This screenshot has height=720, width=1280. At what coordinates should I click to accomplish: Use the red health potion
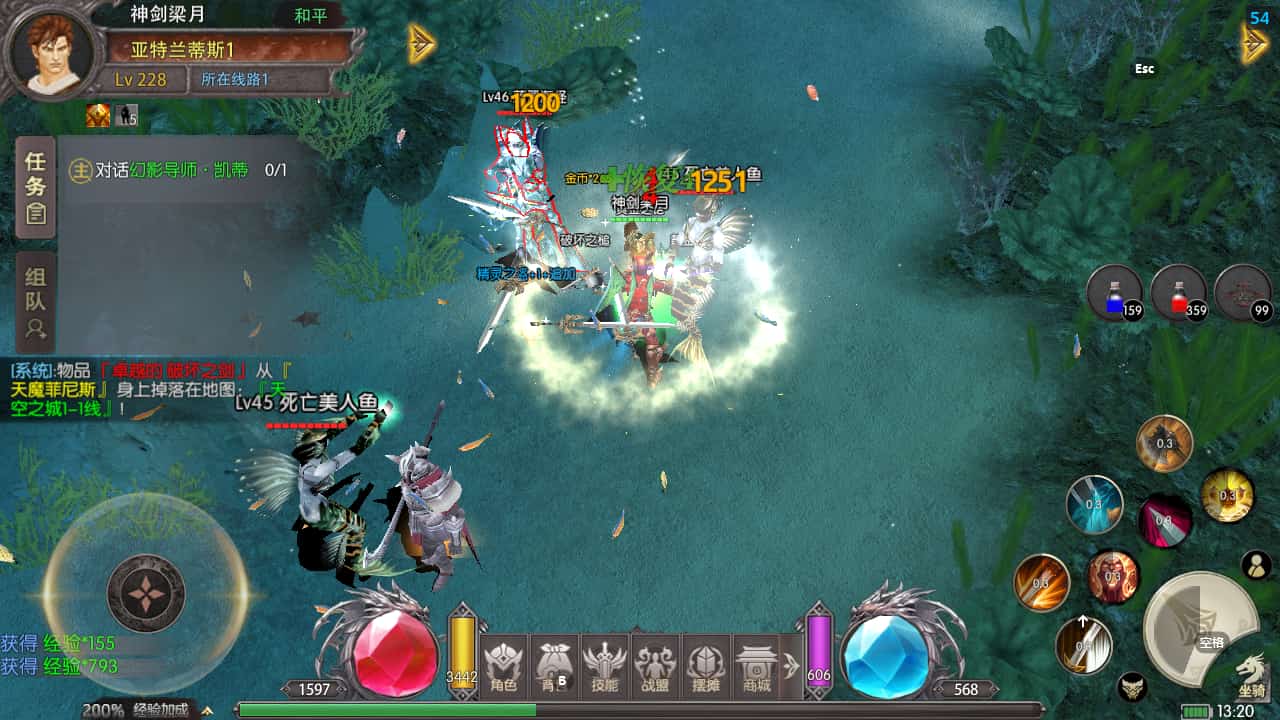pos(1179,294)
